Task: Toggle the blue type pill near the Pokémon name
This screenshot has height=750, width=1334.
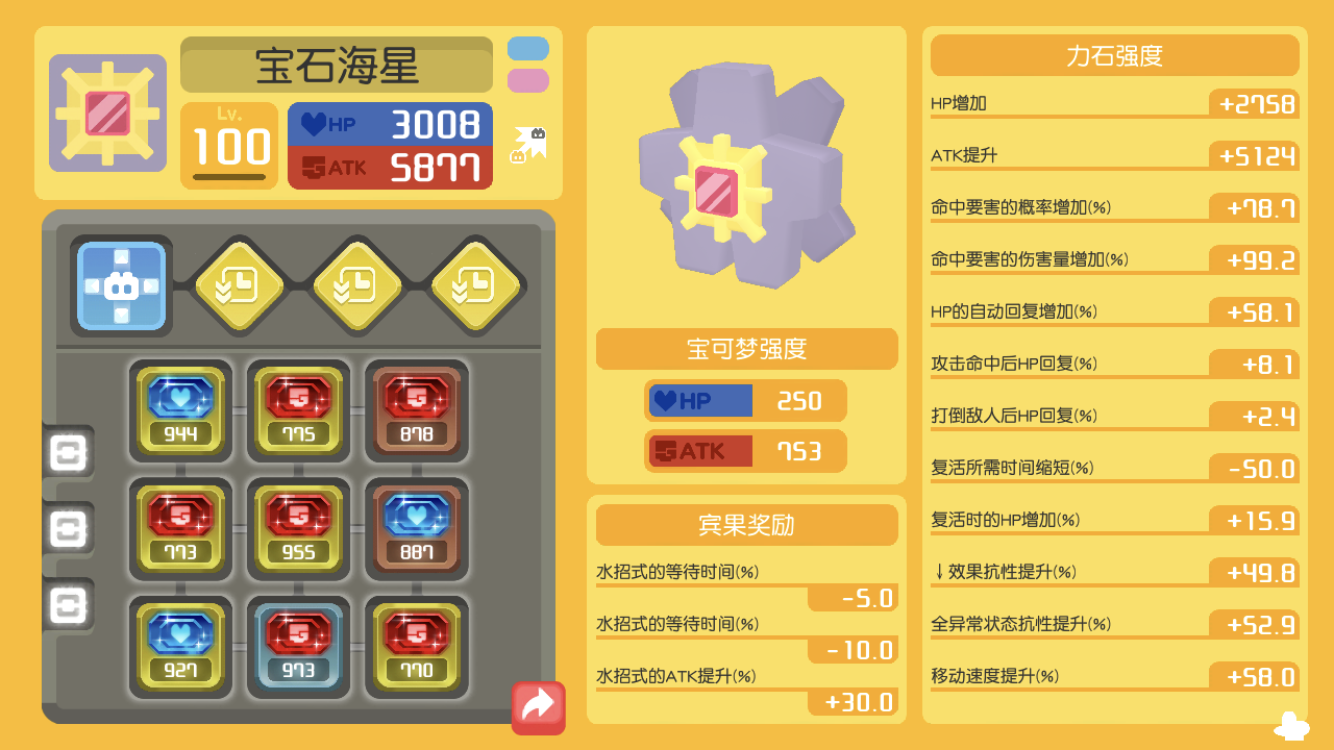Action: [x=528, y=46]
